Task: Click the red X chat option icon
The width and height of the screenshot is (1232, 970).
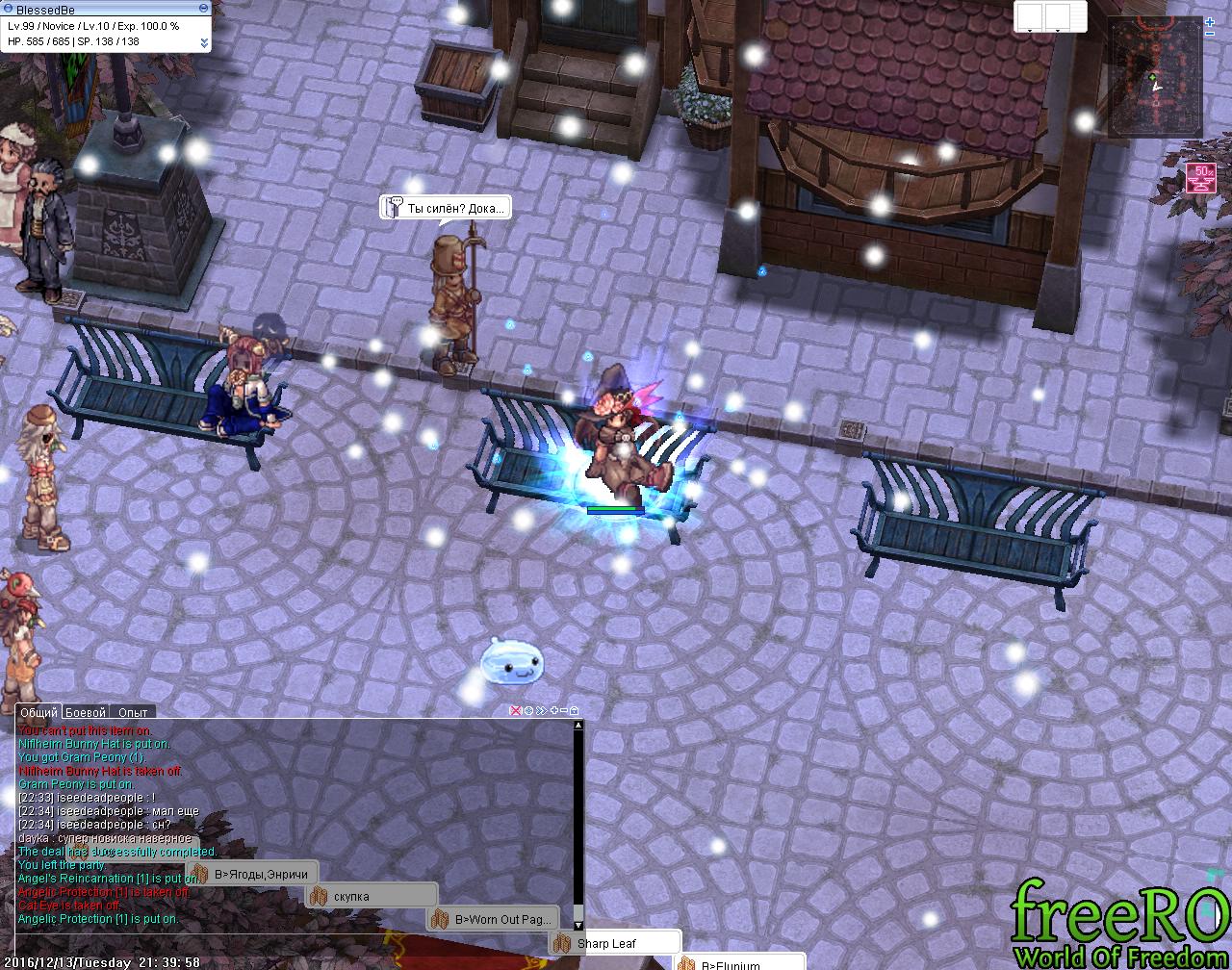Action: point(515,710)
